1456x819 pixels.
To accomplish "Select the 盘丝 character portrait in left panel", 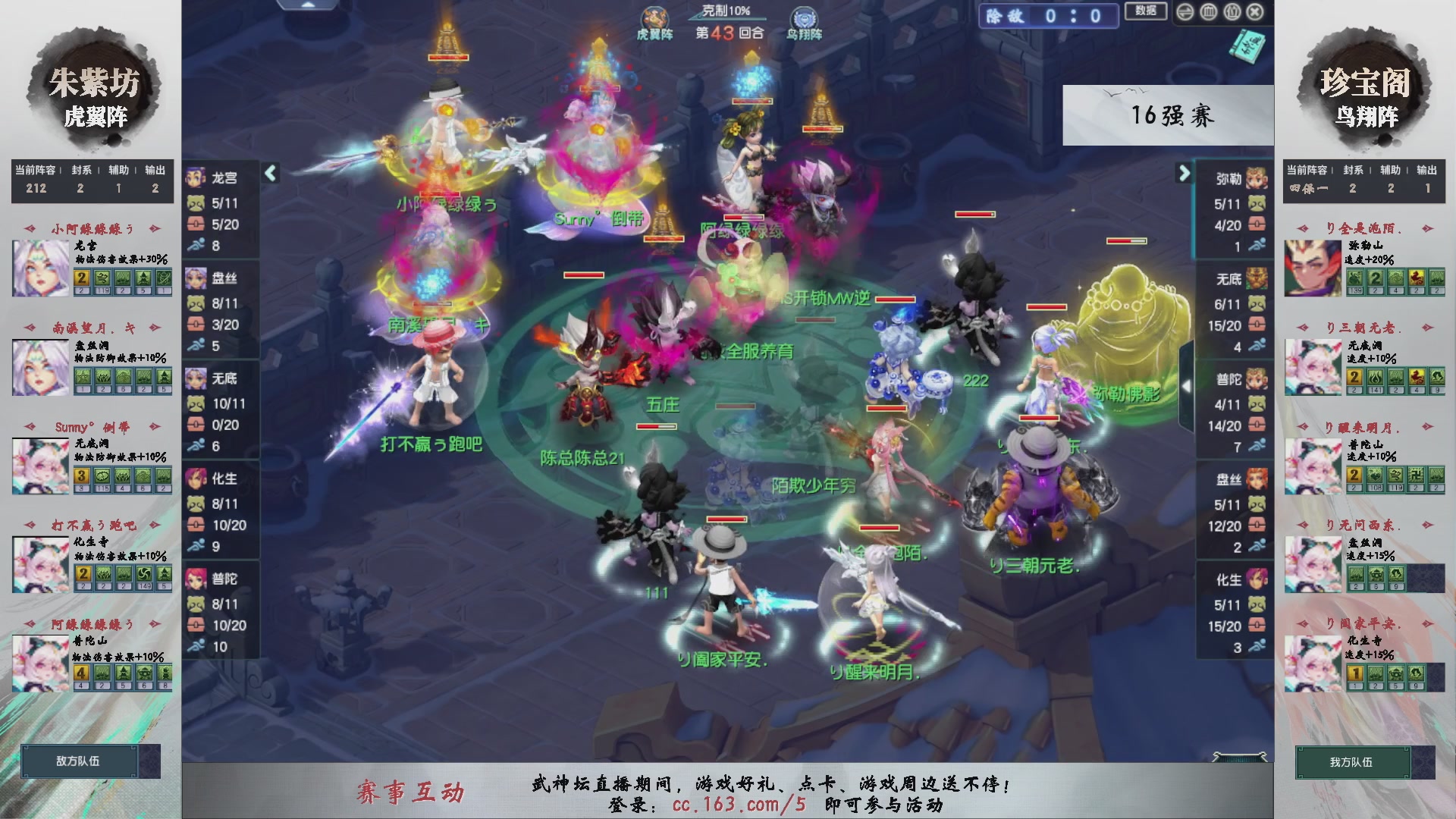I will 196,278.
